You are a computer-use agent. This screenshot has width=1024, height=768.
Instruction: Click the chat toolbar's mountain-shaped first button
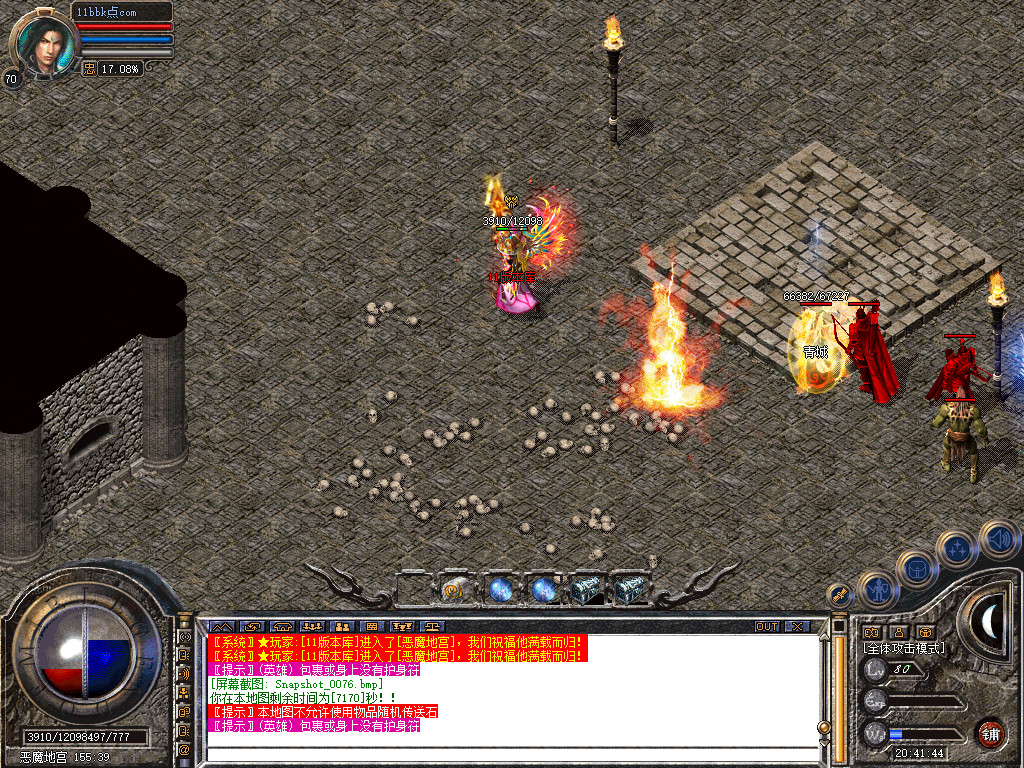tap(221, 627)
